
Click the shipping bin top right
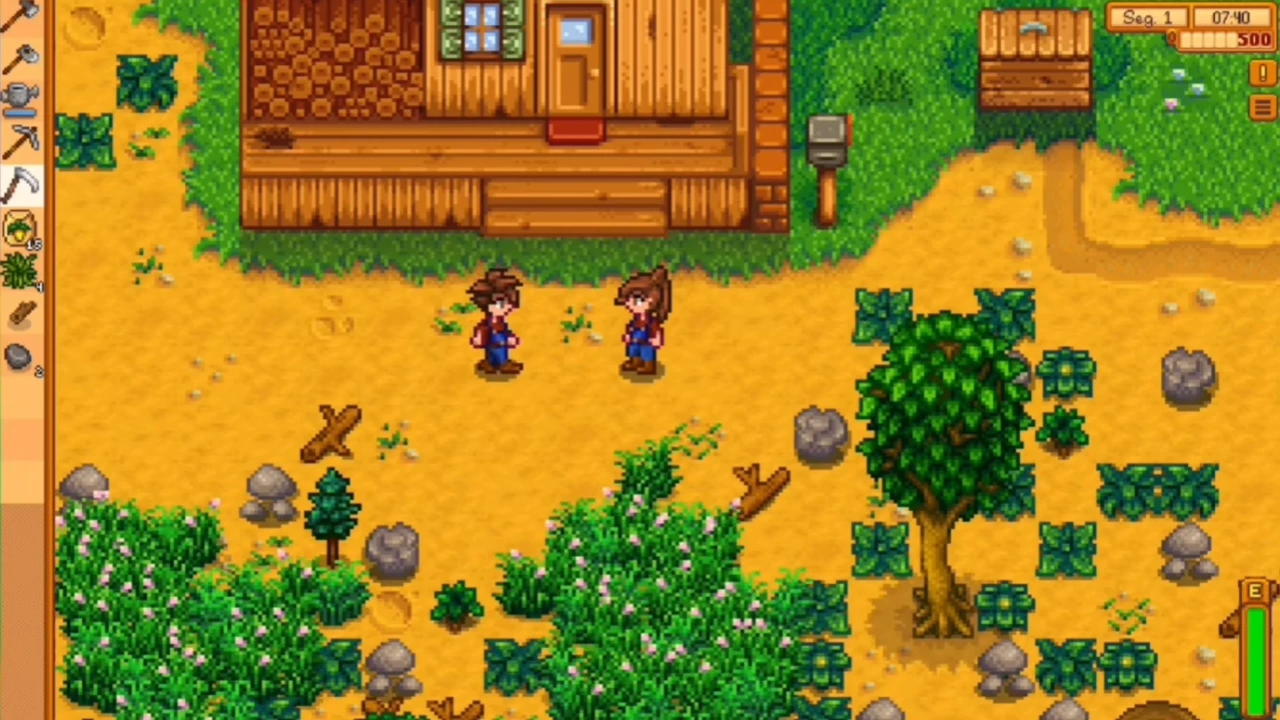pos(1035,55)
